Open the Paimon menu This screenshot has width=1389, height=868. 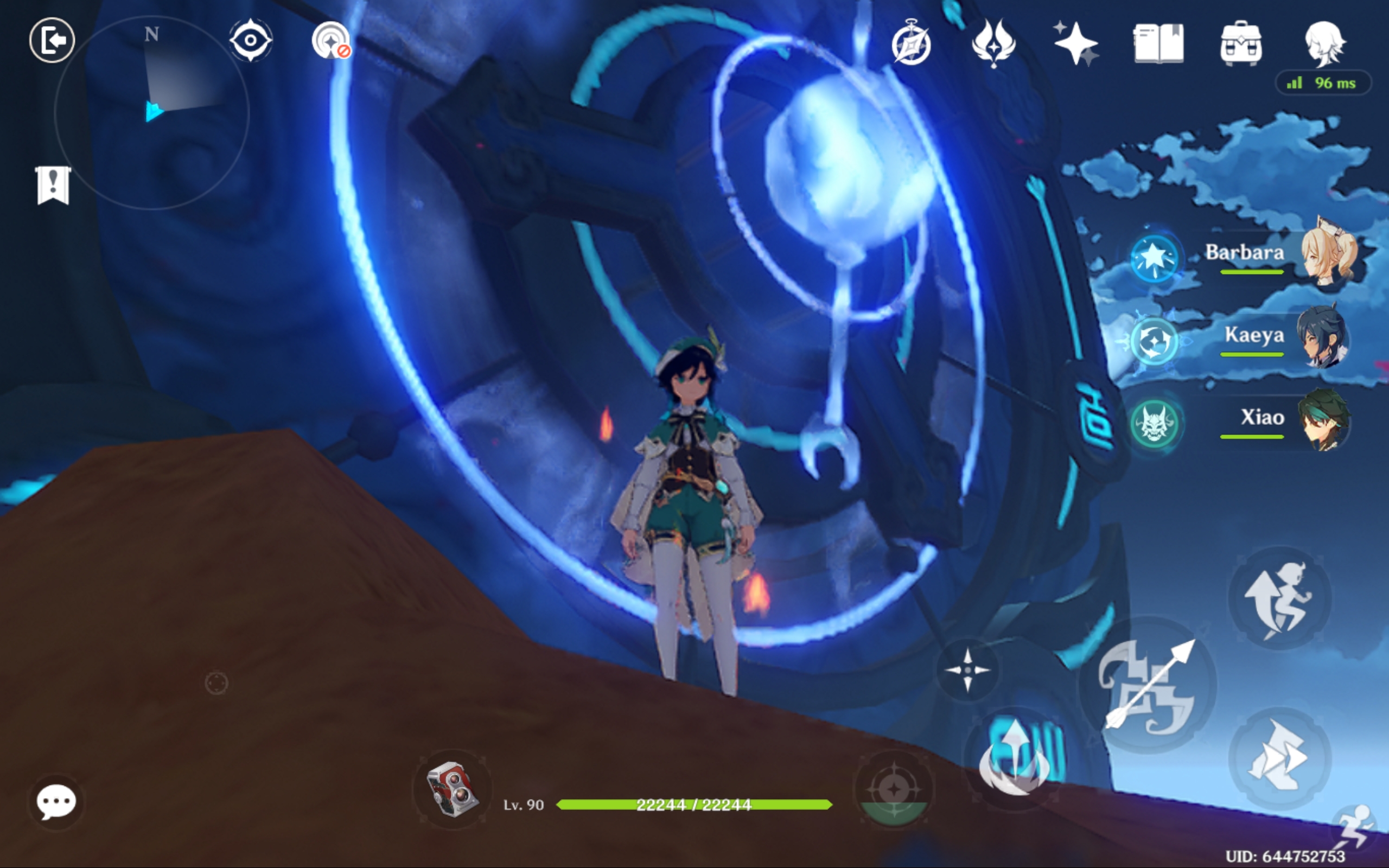point(53,40)
